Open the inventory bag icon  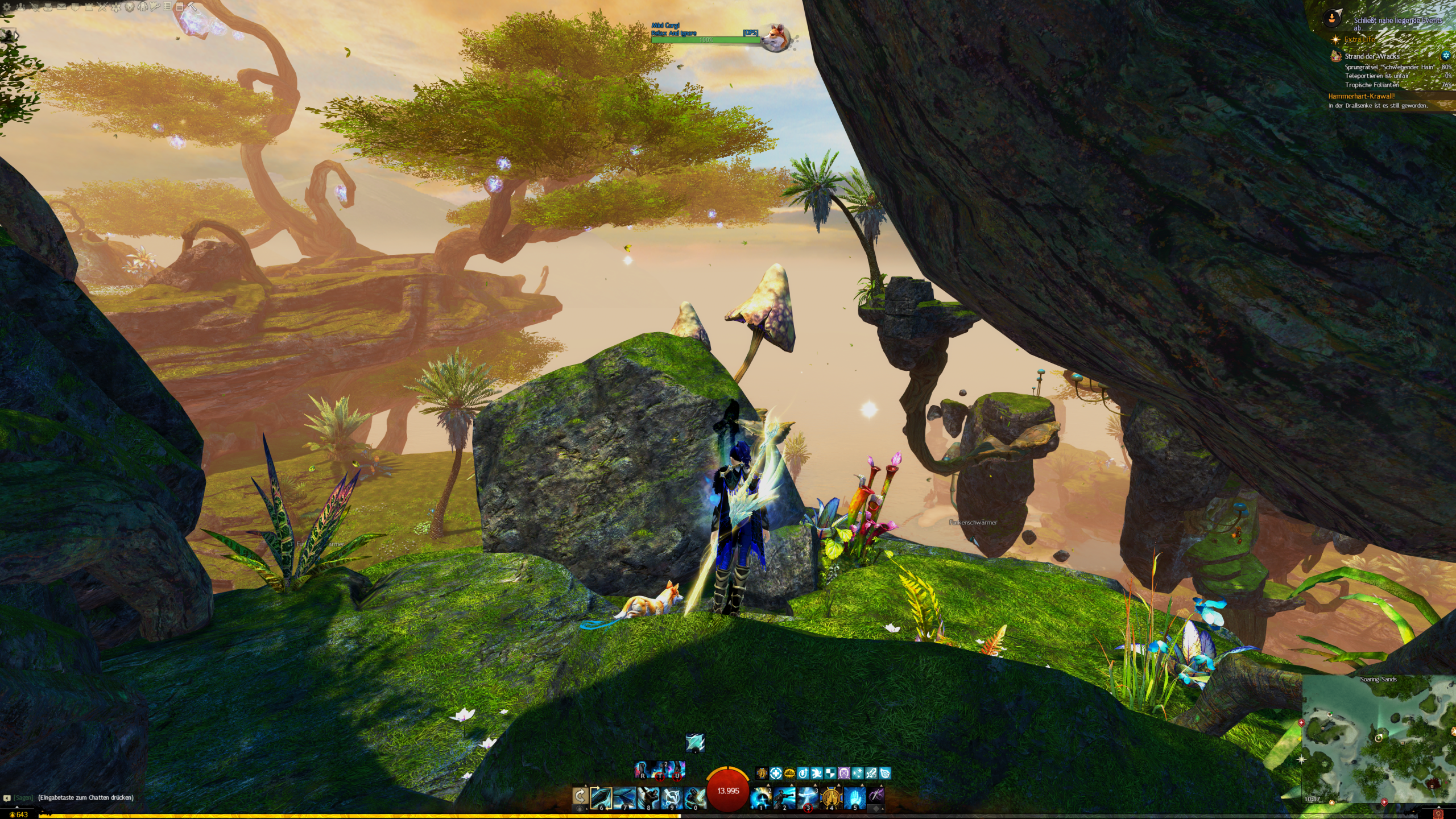(x=47, y=7)
